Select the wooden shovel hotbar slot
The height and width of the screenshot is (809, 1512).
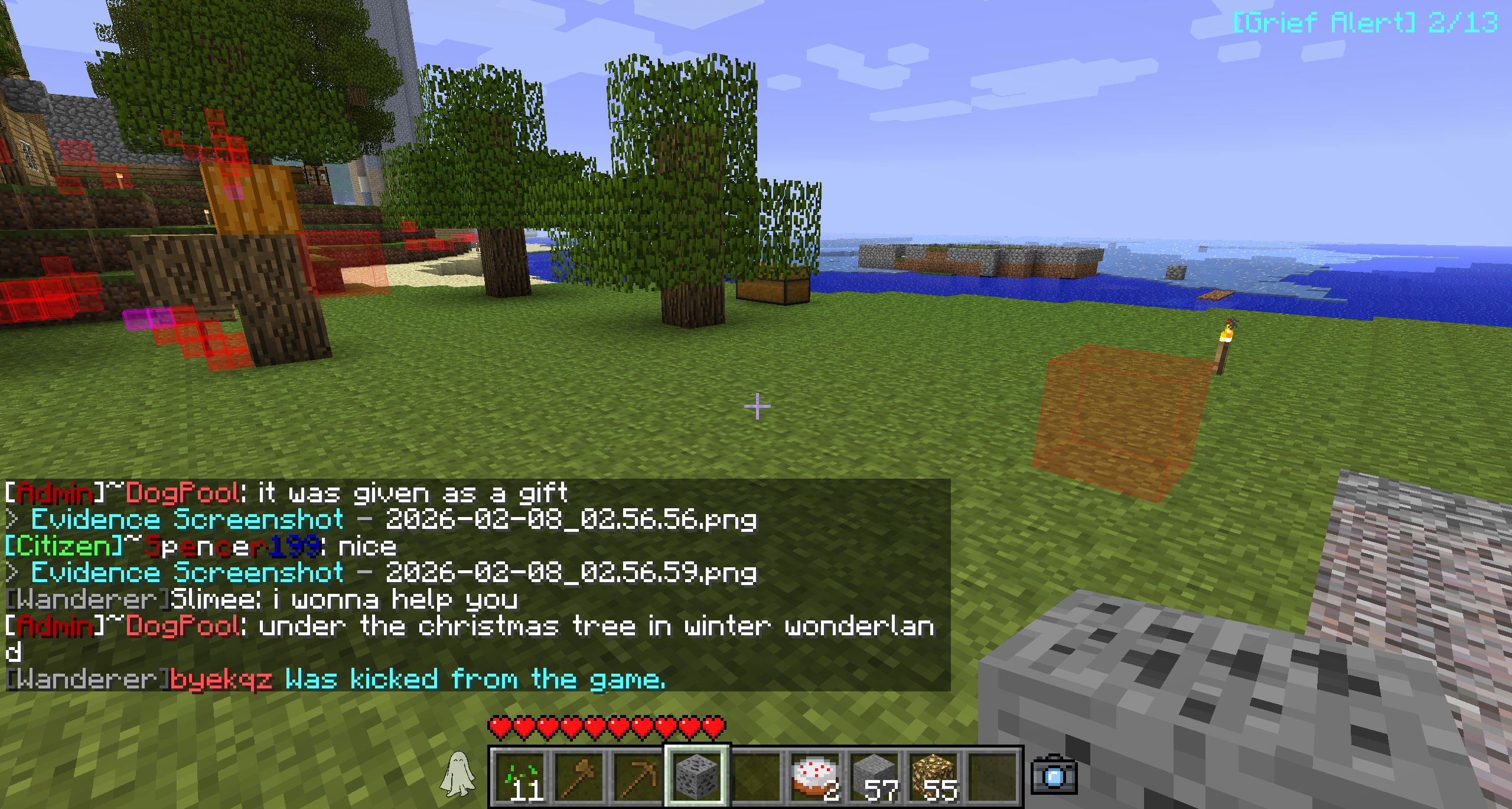click(579, 776)
